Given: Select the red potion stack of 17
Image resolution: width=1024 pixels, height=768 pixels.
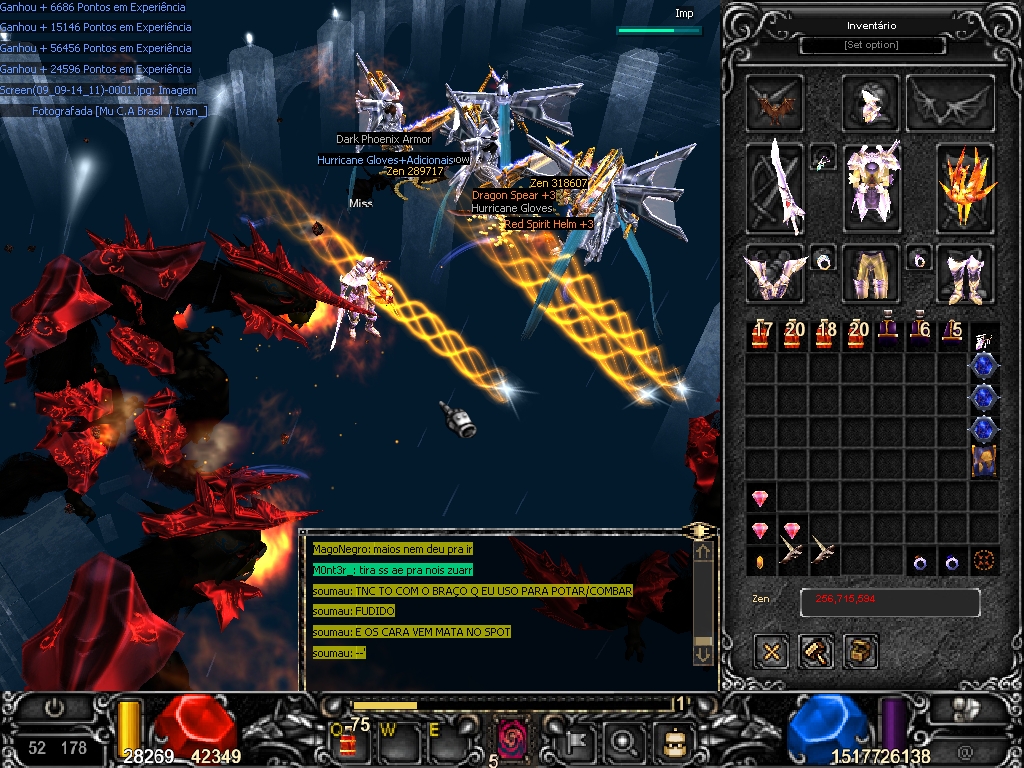Looking at the screenshot, I should pyautogui.click(x=762, y=335).
